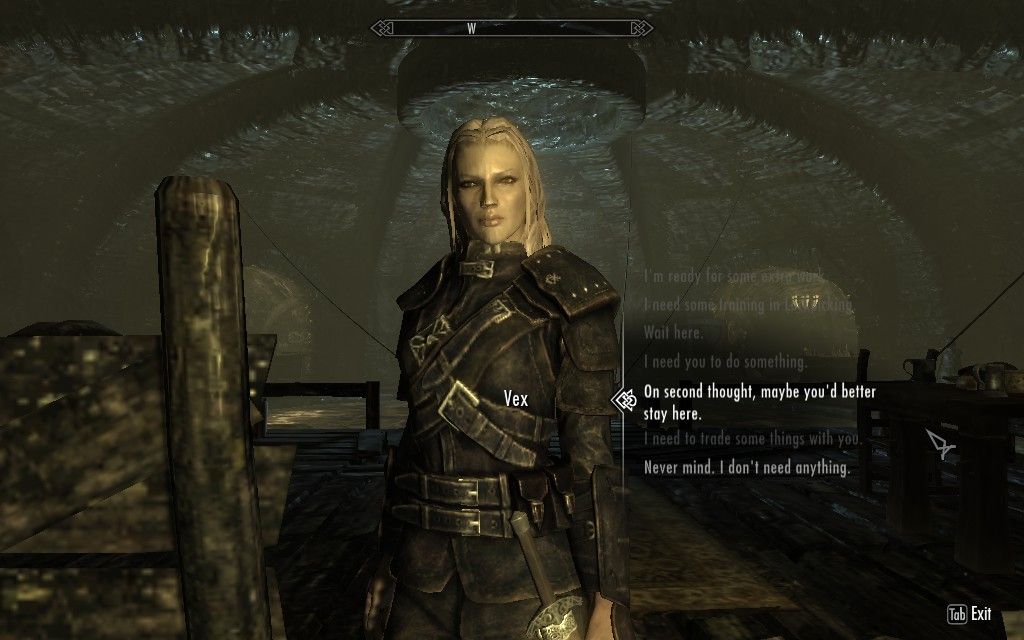Select the "Wait here." dialogue option
This screenshot has width=1024, height=640.
point(674,333)
